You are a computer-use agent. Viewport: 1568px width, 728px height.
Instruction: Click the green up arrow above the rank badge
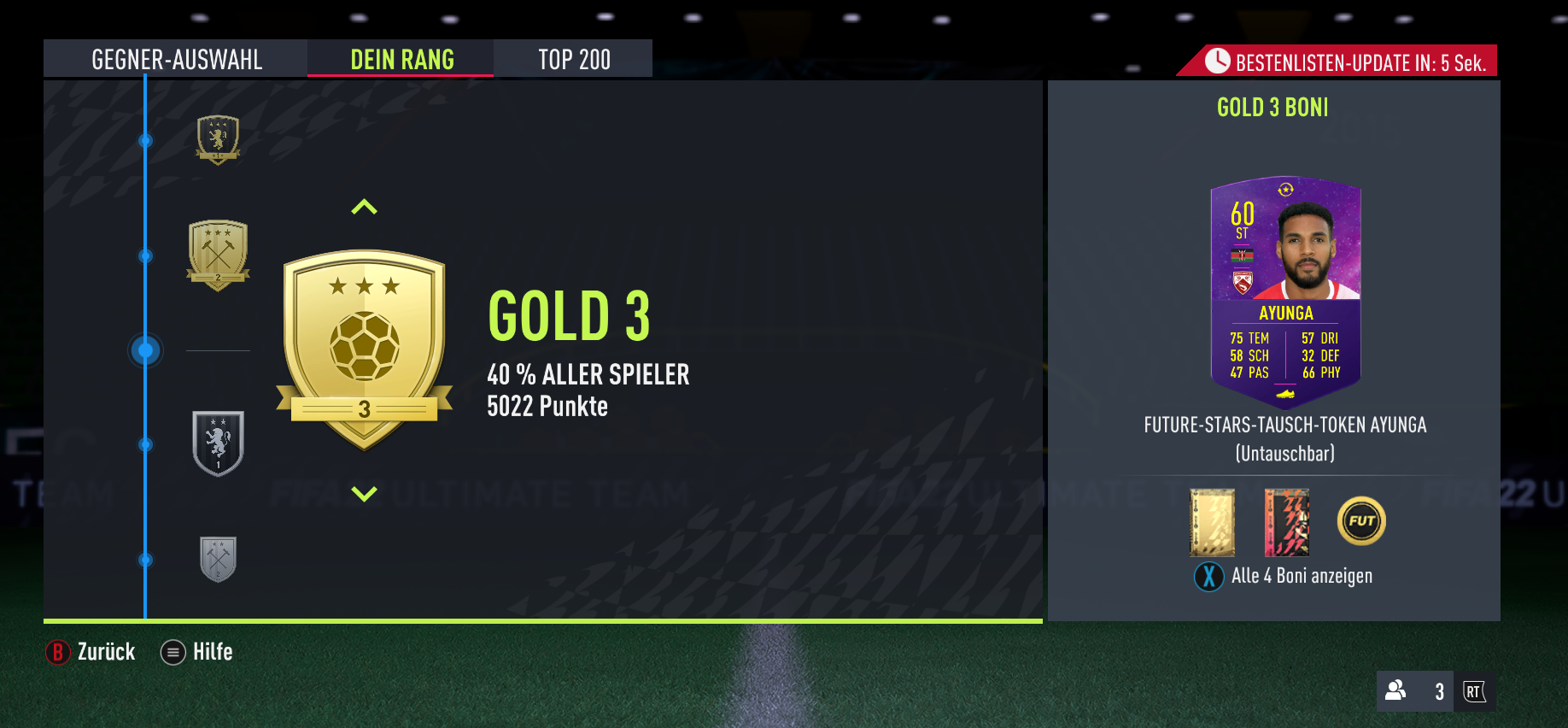pos(364,207)
